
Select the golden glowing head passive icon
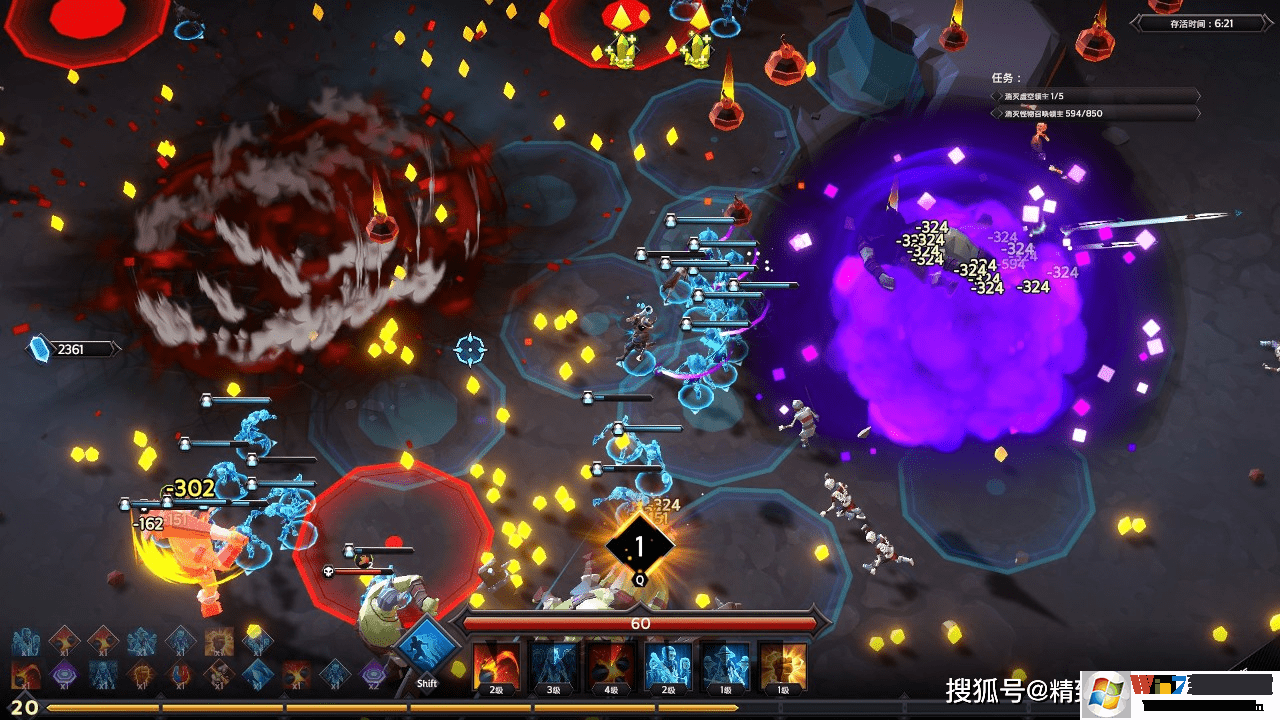point(219,641)
